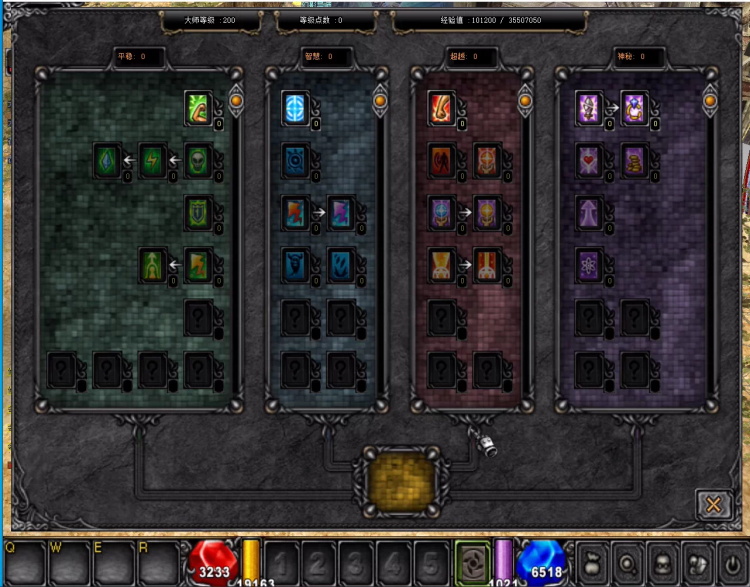Pick the purple up-arrow skill
Viewport: 750px width, 587px height.
click(x=590, y=212)
